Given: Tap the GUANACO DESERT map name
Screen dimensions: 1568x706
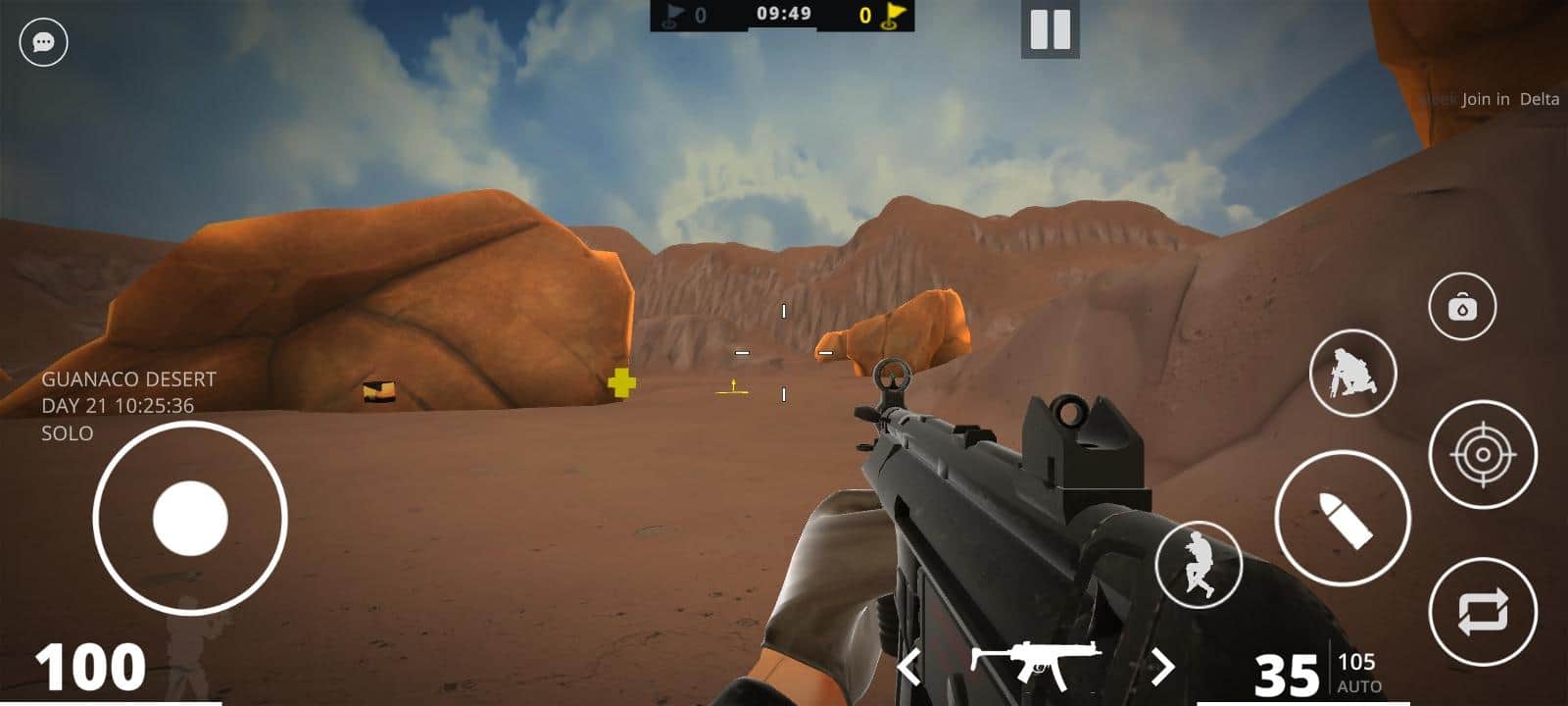Looking at the screenshot, I should (130, 378).
